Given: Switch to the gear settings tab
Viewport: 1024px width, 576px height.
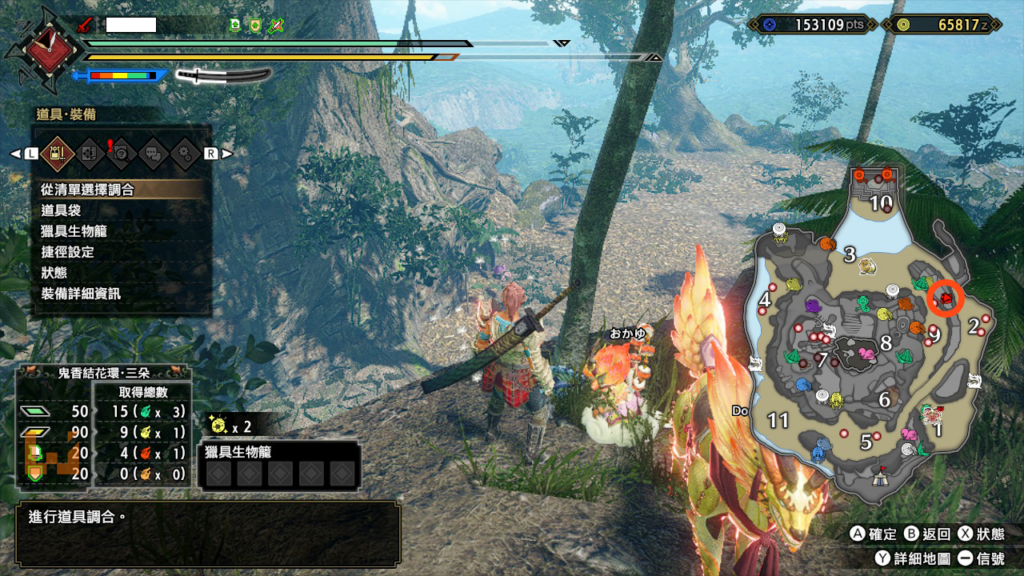Looking at the screenshot, I should (184, 153).
